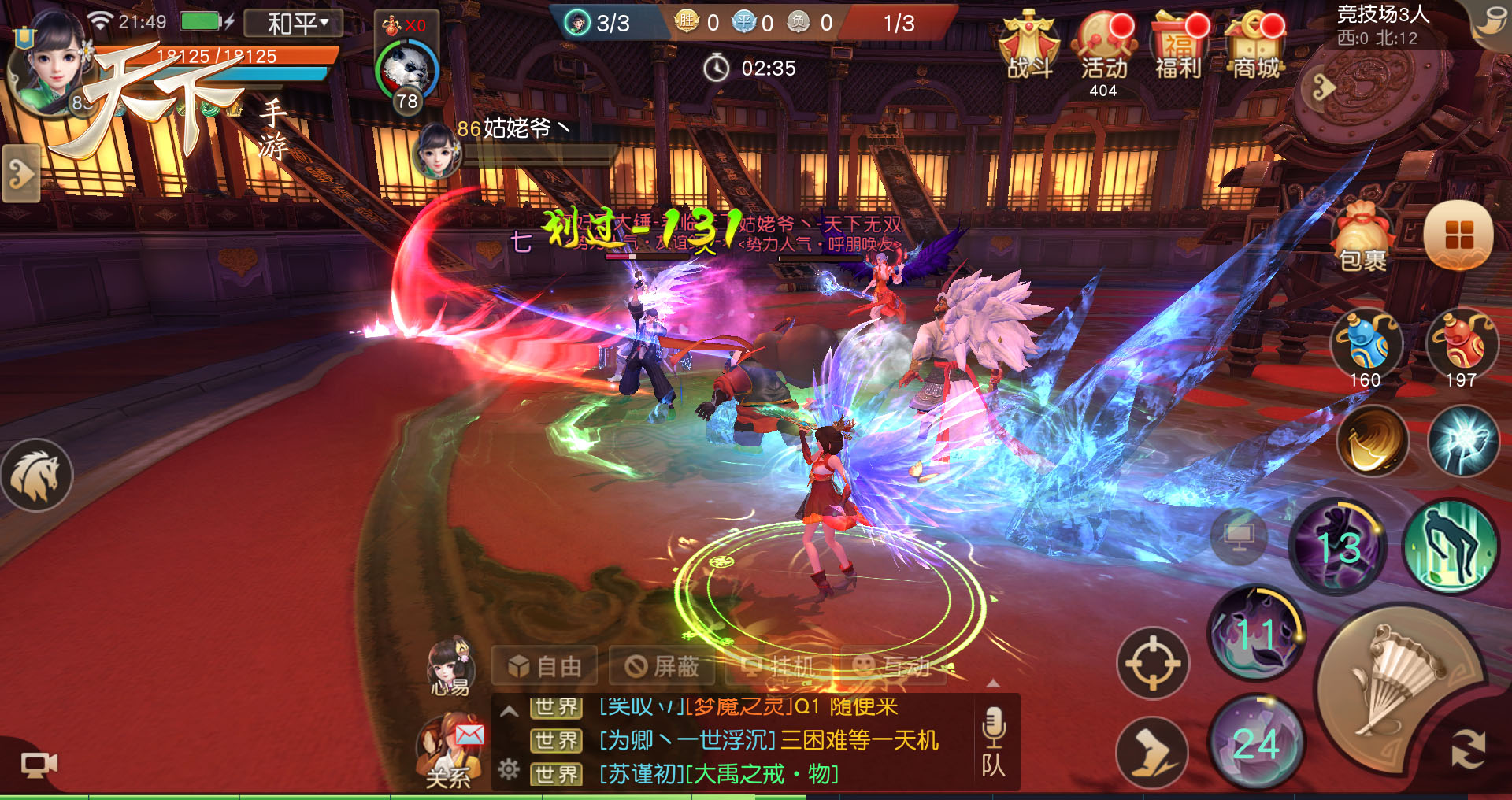
Task: Mount up with the horse icon
Action: 36,476
